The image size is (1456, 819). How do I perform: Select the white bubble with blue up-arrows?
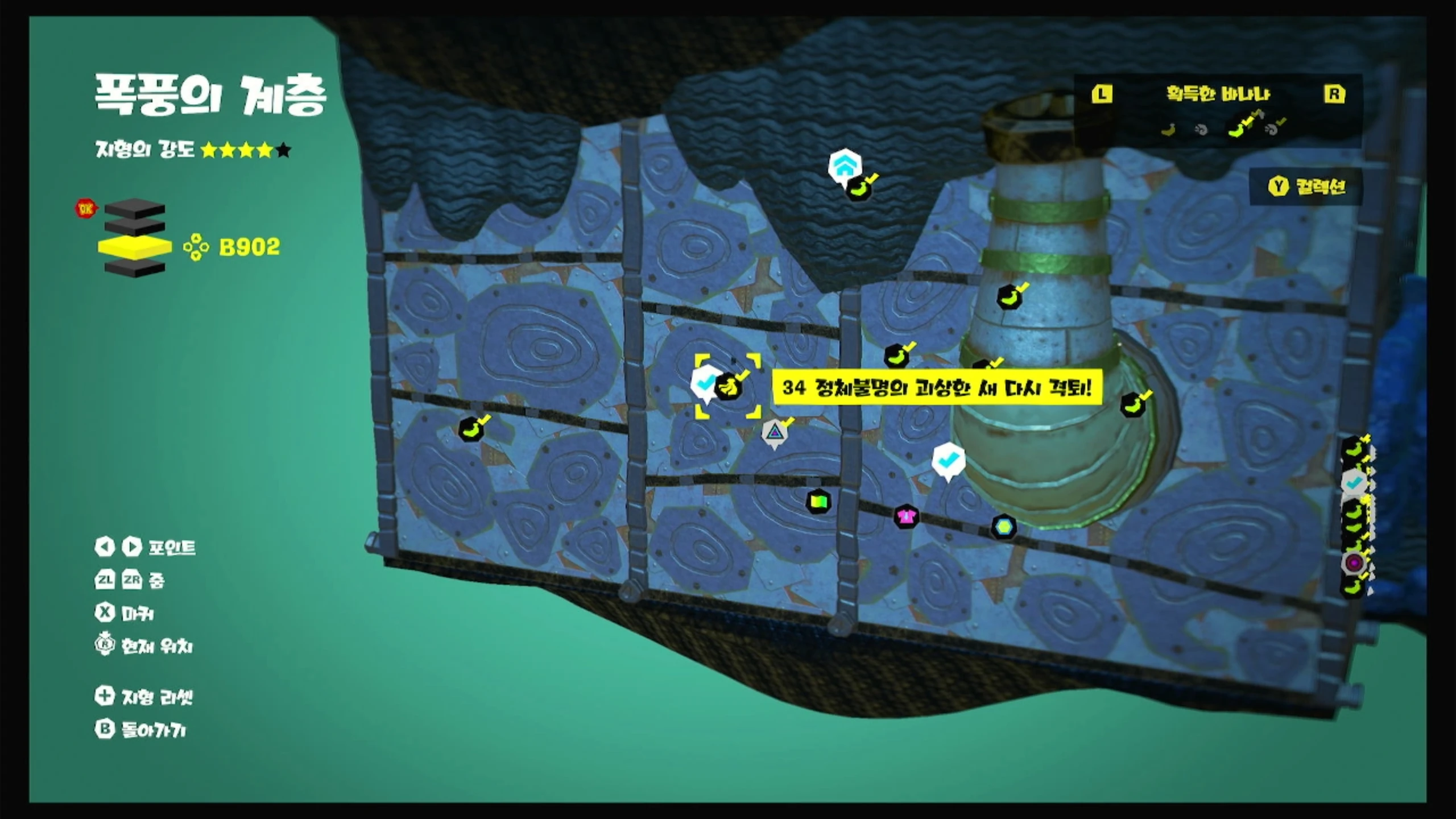pyautogui.click(x=844, y=165)
